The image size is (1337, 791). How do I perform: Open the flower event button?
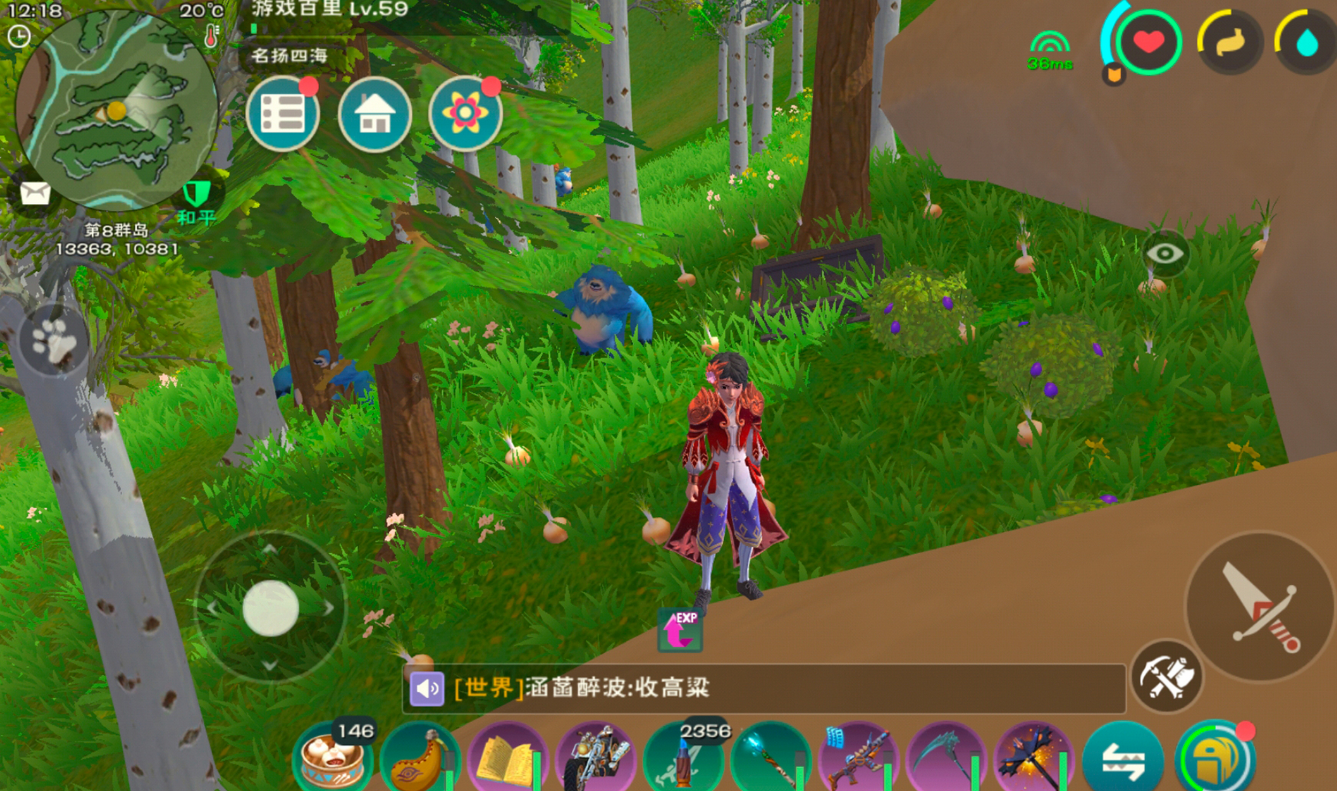pos(465,115)
